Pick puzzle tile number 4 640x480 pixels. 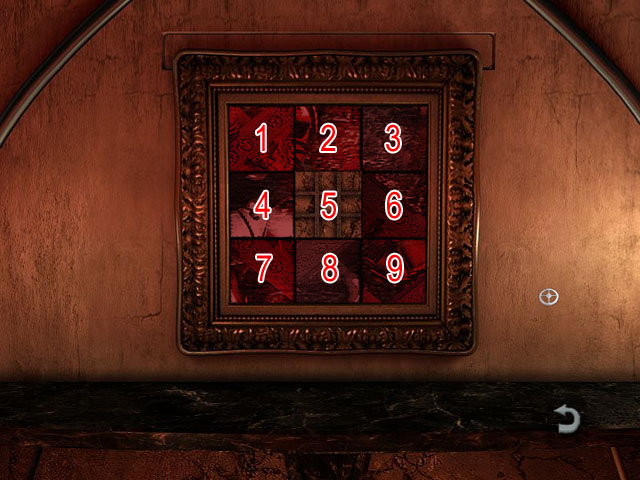point(262,205)
